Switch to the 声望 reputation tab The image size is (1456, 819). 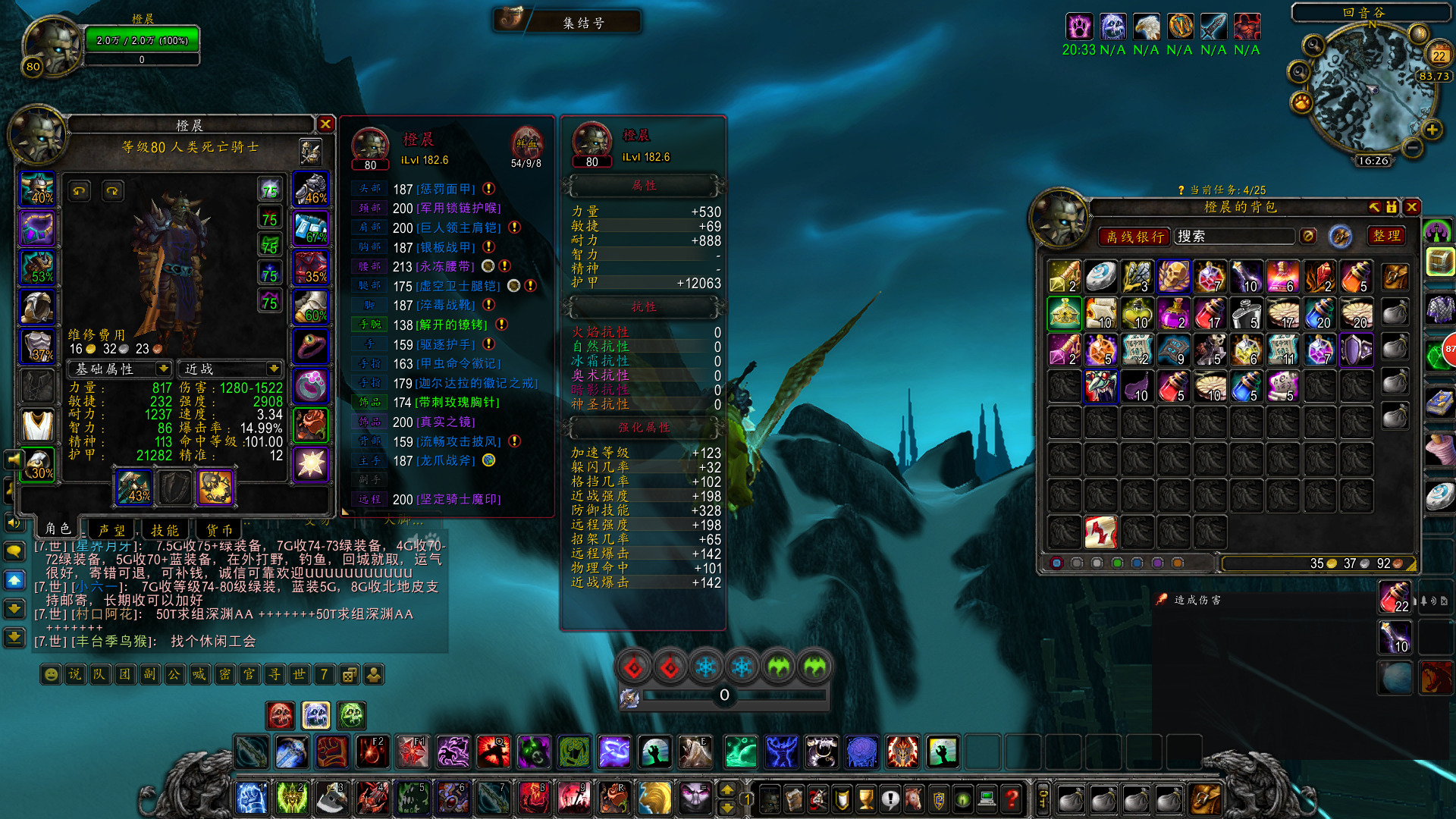pos(111,530)
